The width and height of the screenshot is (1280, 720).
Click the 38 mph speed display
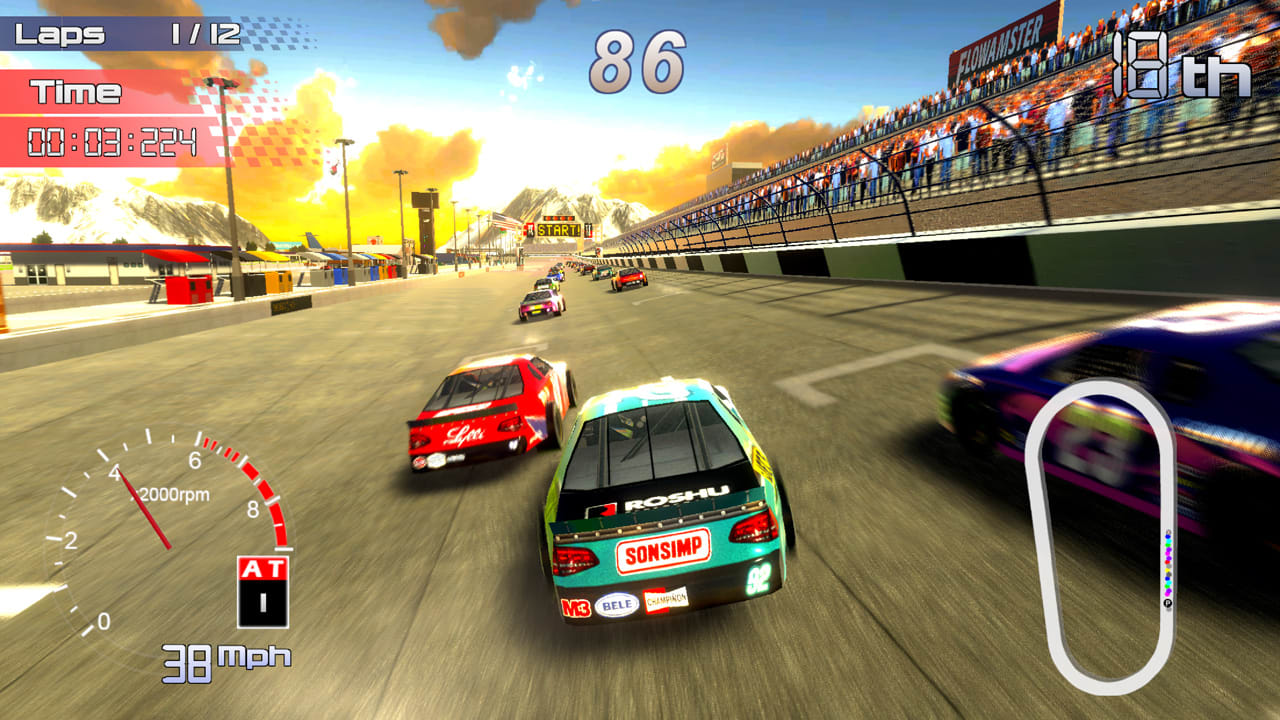pyautogui.click(x=224, y=661)
